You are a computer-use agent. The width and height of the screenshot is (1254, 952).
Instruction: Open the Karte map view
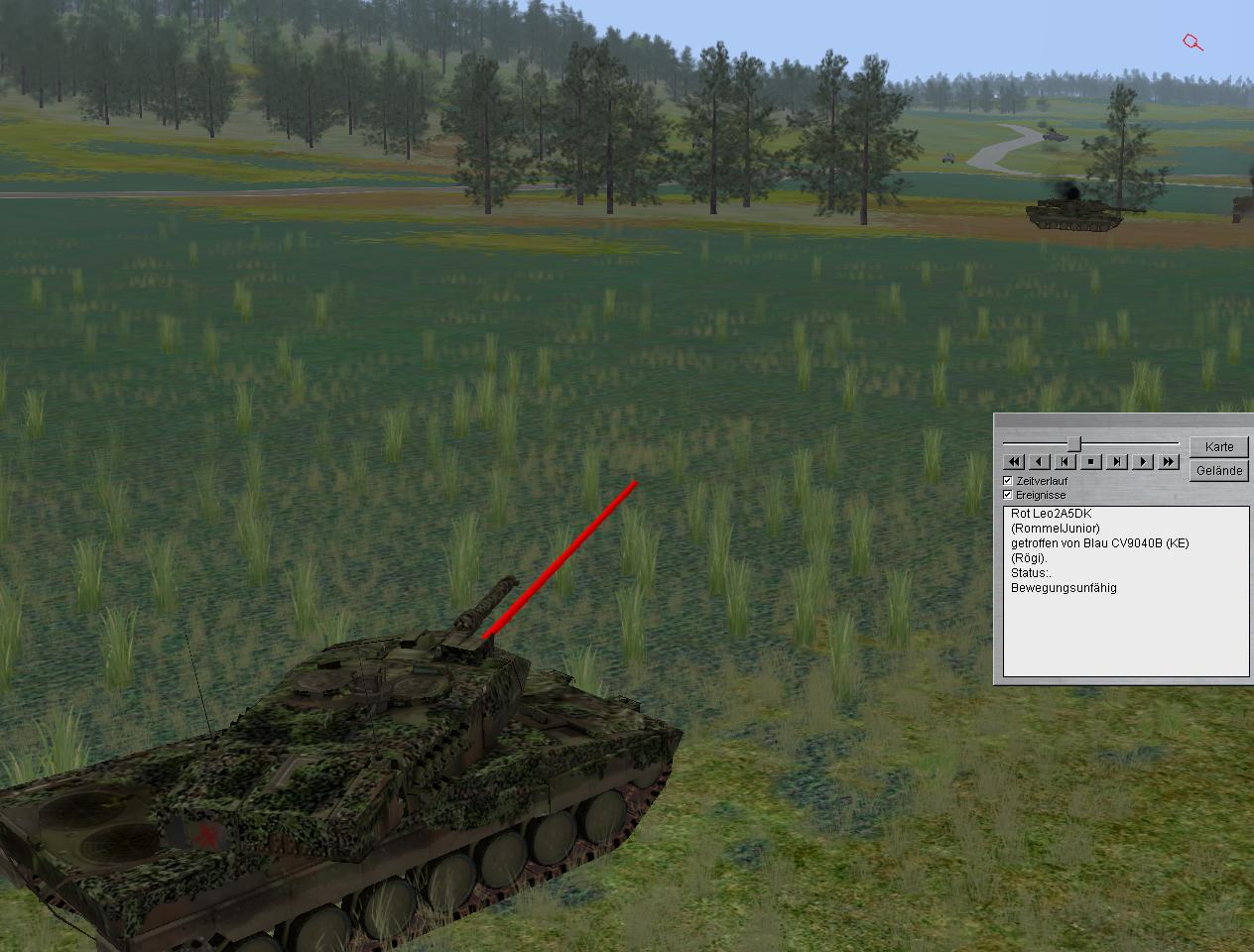coord(1219,447)
